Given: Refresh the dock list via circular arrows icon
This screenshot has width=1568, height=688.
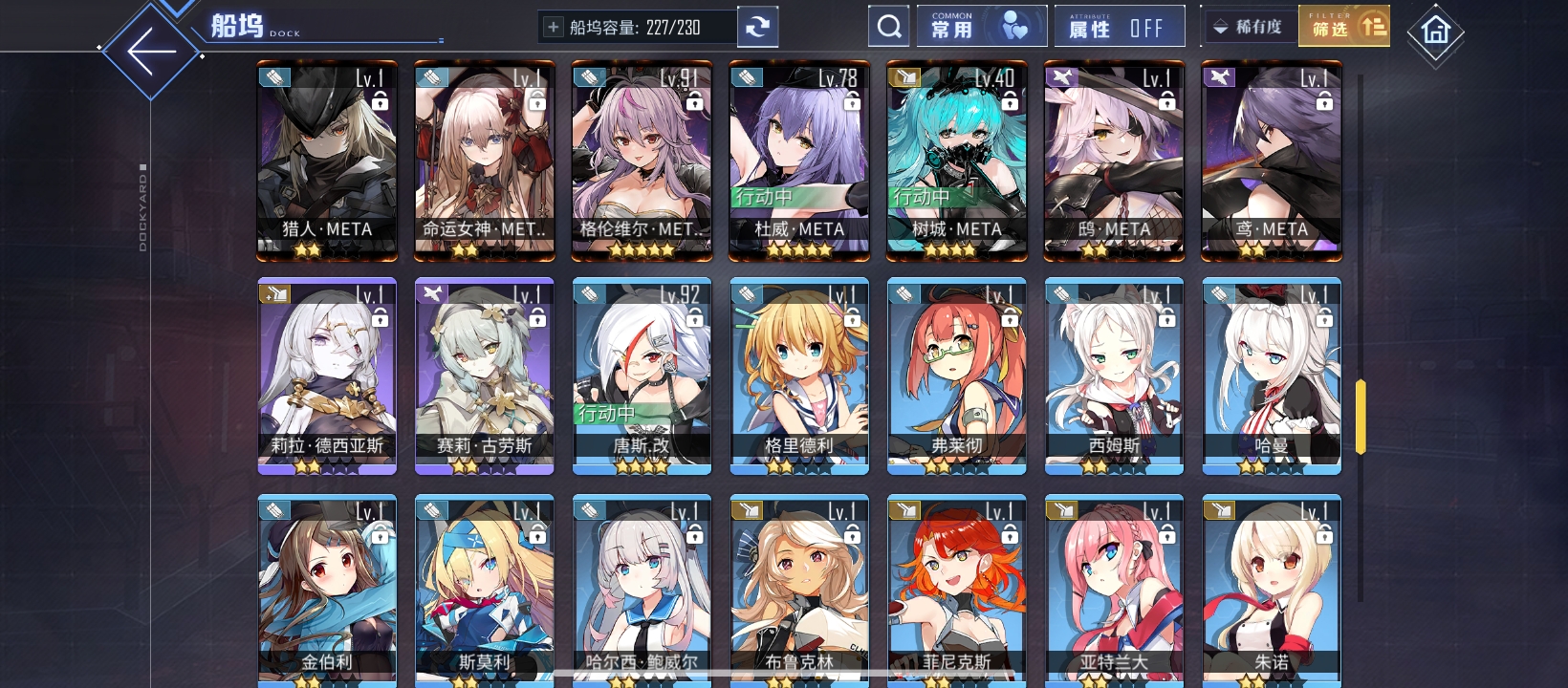Looking at the screenshot, I should [x=757, y=26].
